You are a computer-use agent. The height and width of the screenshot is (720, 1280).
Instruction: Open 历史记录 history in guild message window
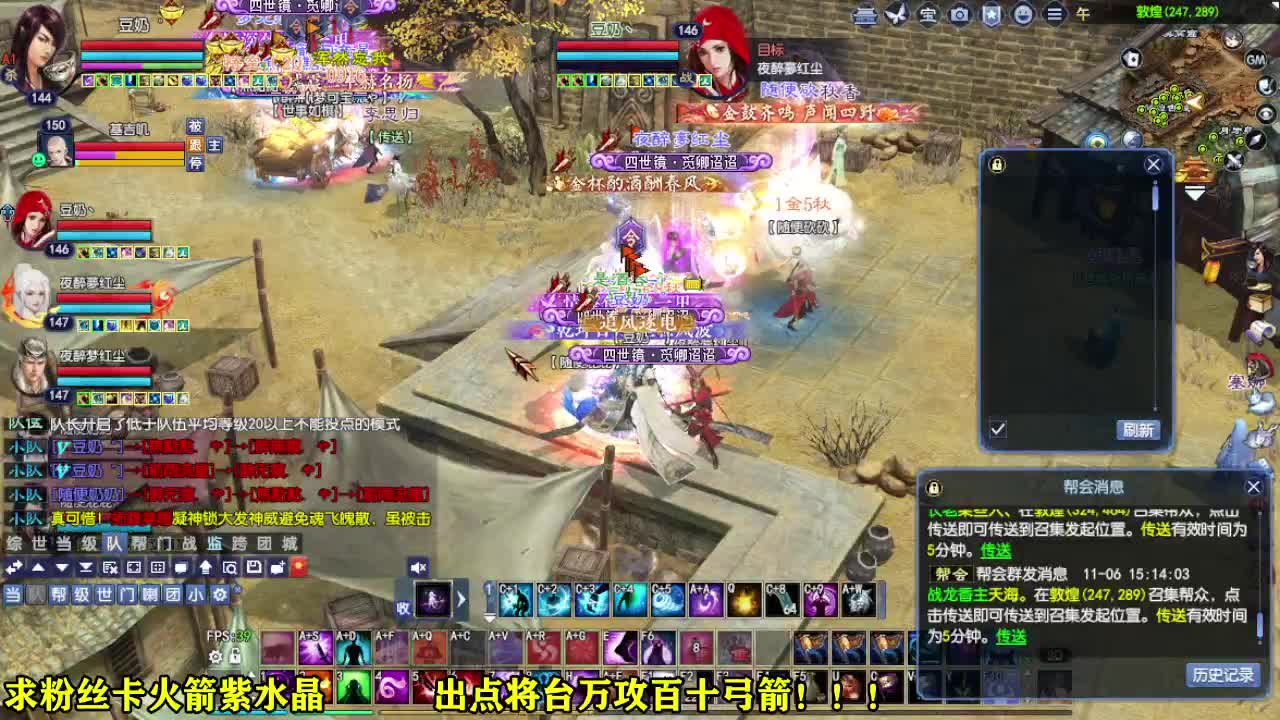(1222, 676)
